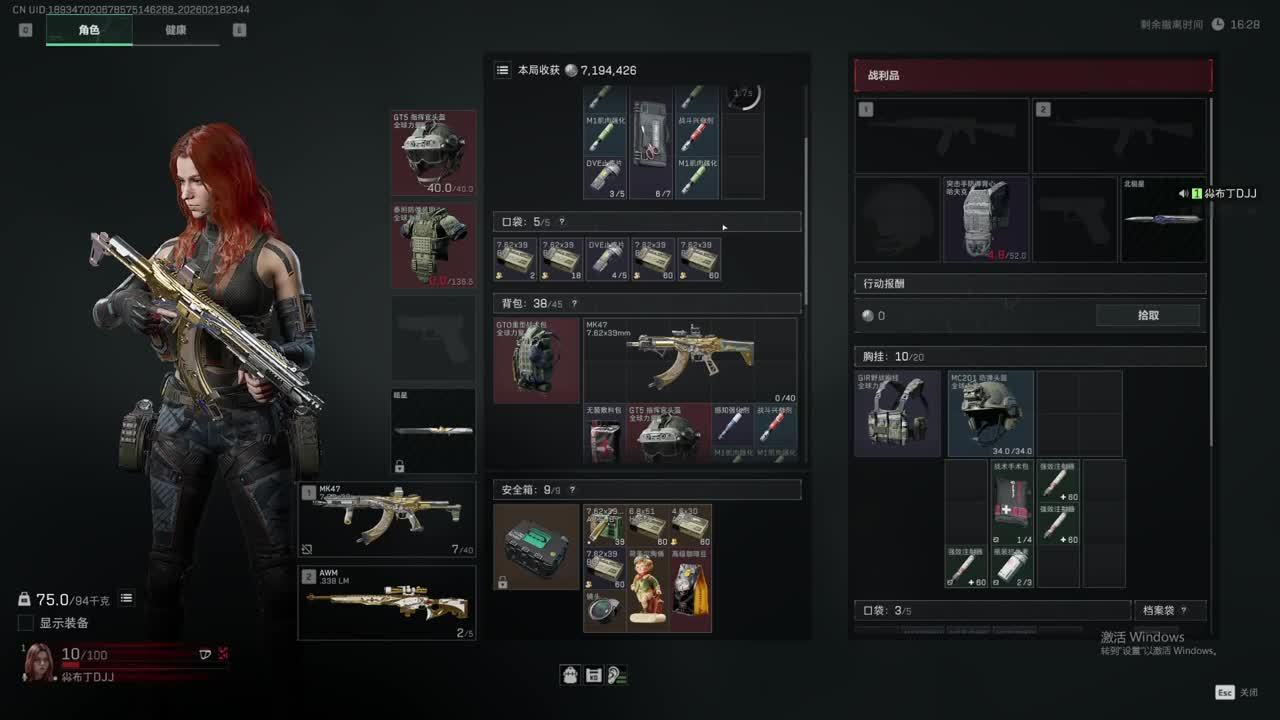Select the North Star knife in loot
This screenshot has height=720, width=1280.
1162,220
